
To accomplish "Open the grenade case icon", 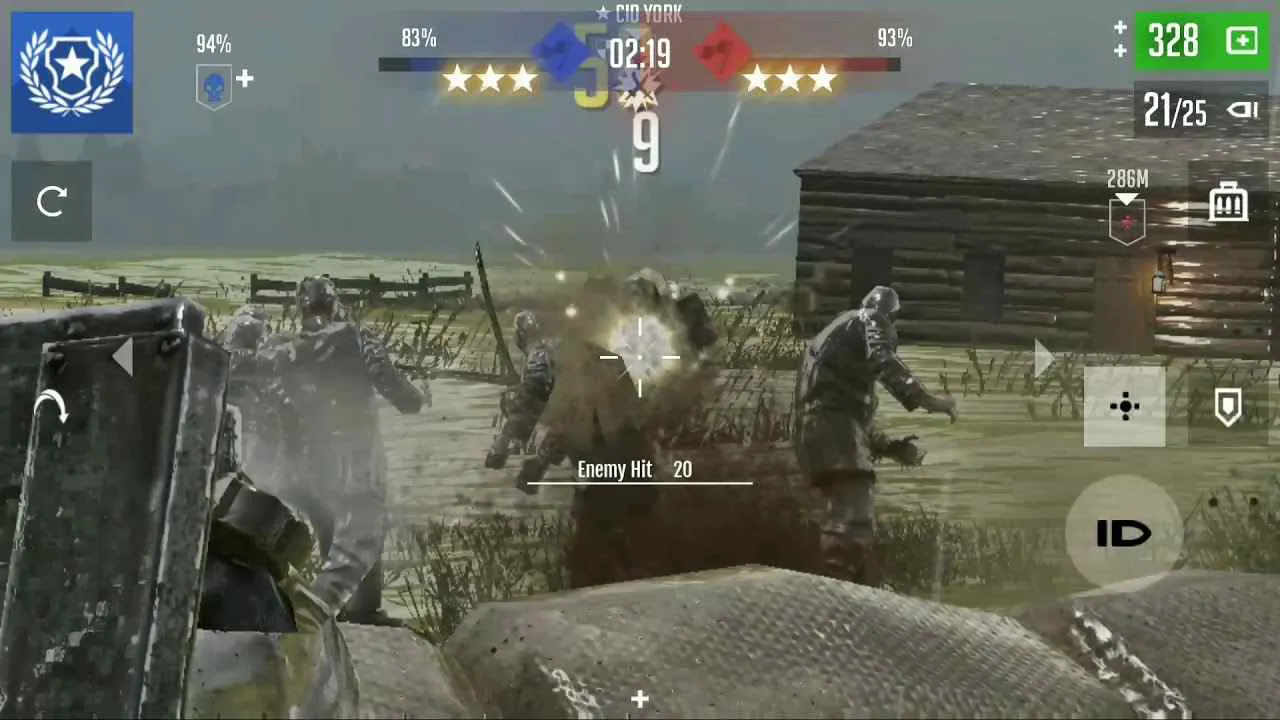I will tap(1226, 201).
